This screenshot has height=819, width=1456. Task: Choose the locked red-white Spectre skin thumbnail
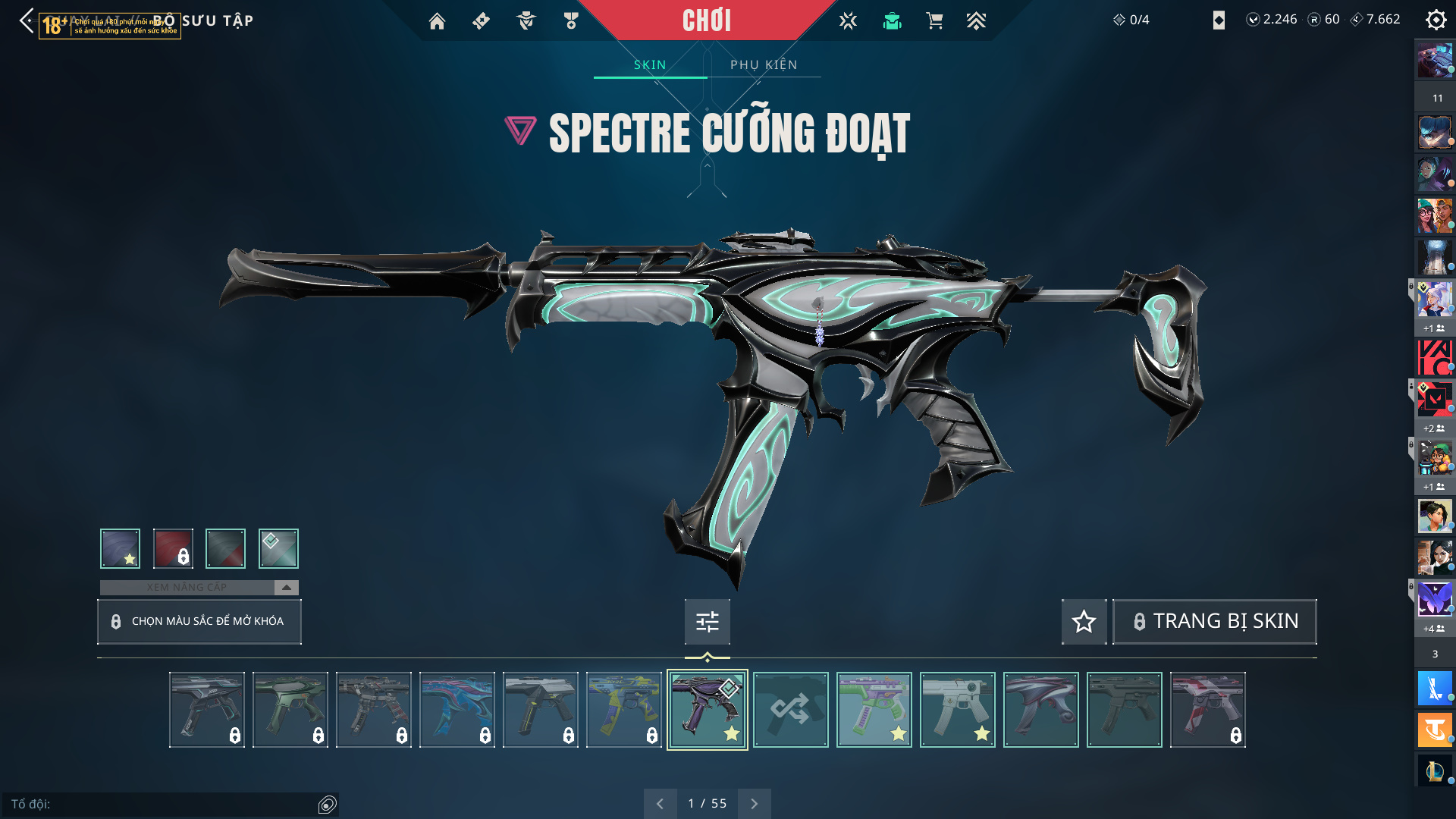point(1207,710)
